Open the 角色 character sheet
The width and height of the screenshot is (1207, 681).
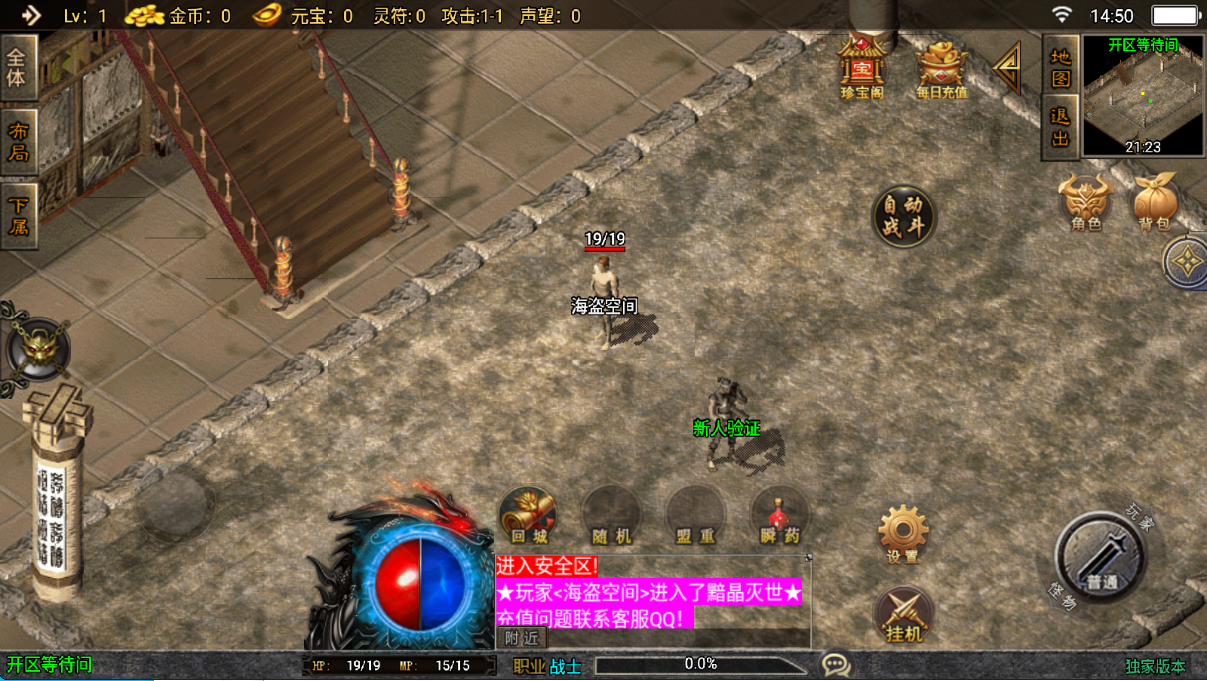pyautogui.click(x=1086, y=202)
